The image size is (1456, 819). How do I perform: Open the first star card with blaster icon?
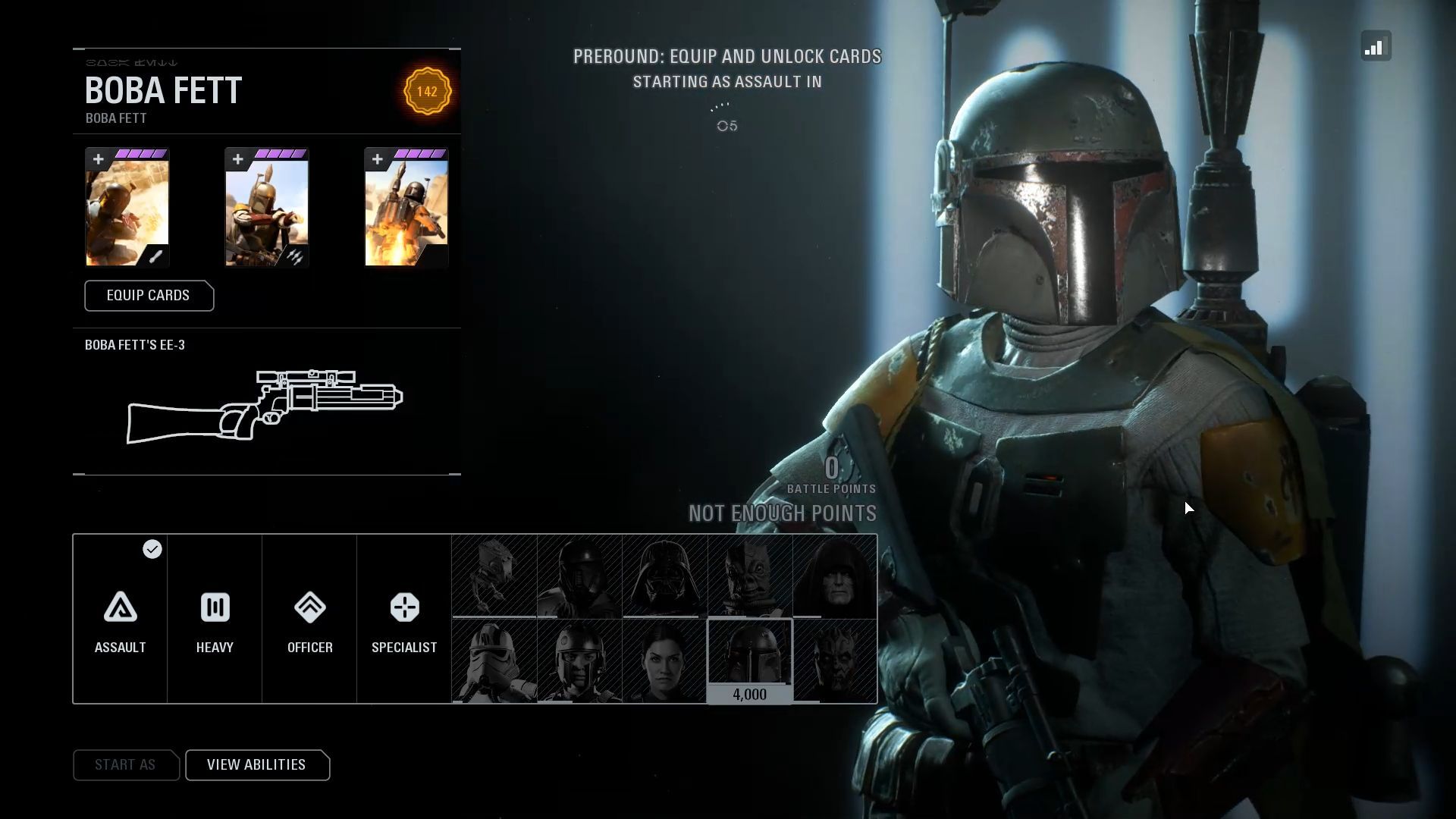click(127, 208)
